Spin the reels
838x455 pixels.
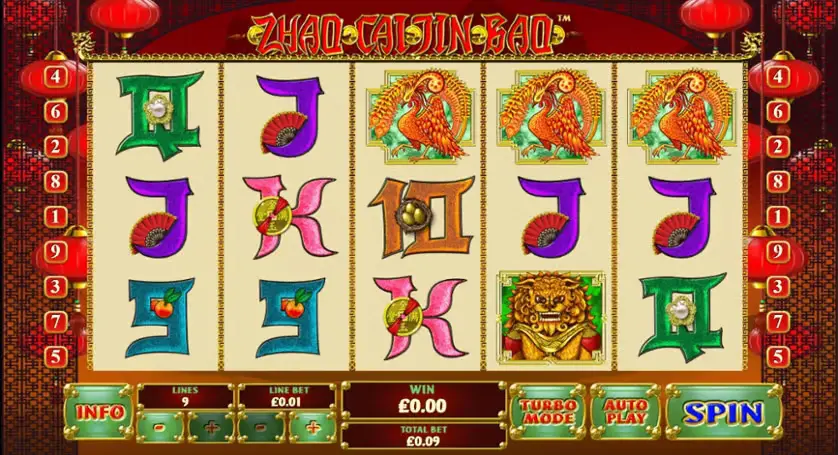[722, 411]
